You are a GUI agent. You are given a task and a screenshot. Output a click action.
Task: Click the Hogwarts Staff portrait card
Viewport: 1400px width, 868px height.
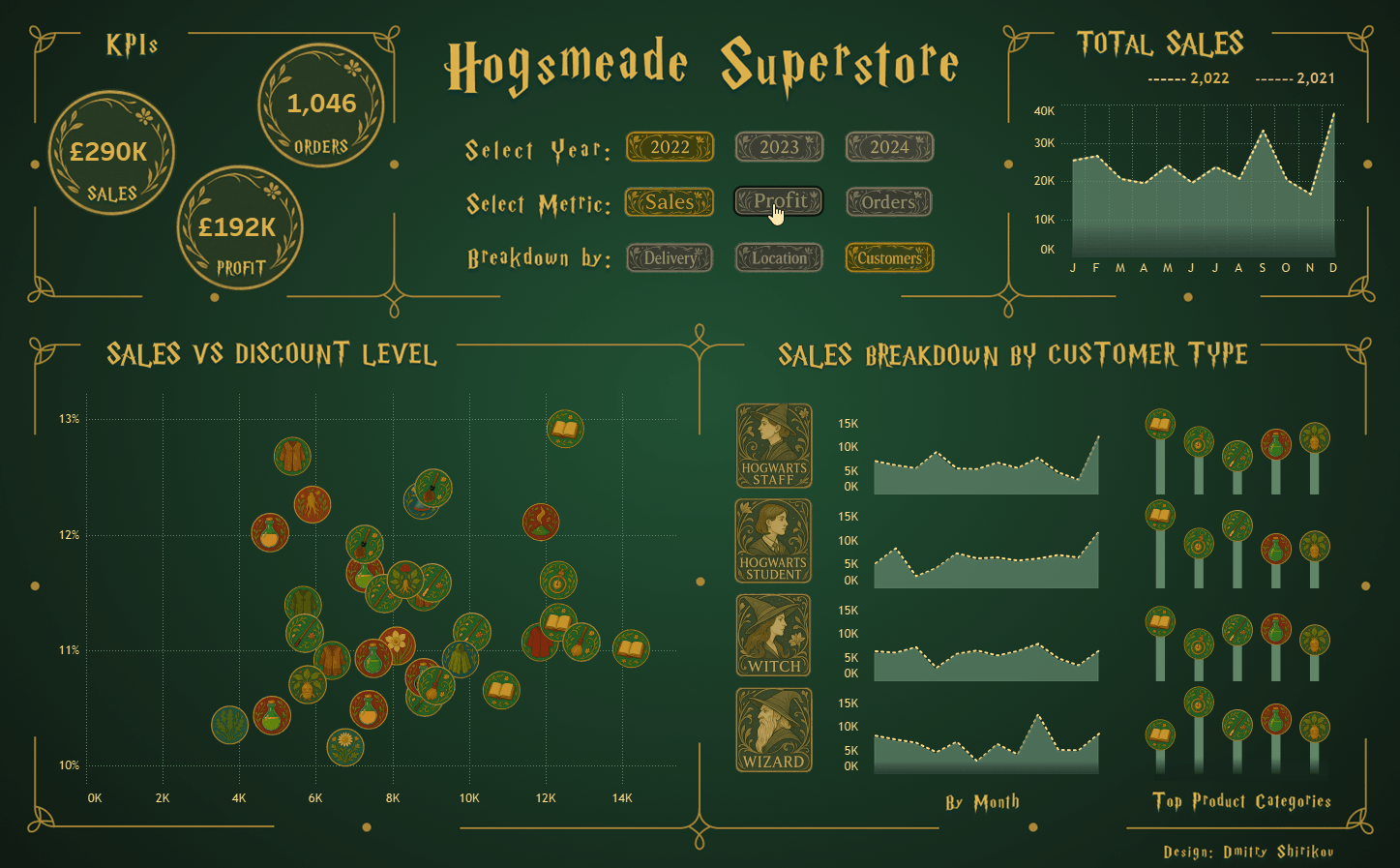click(x=774, y=446)
